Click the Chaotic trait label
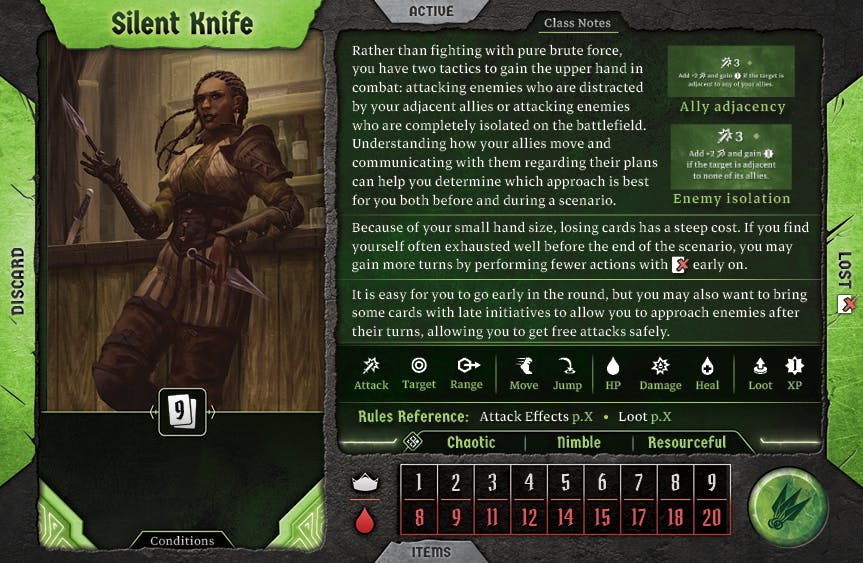 coord(471,442)
